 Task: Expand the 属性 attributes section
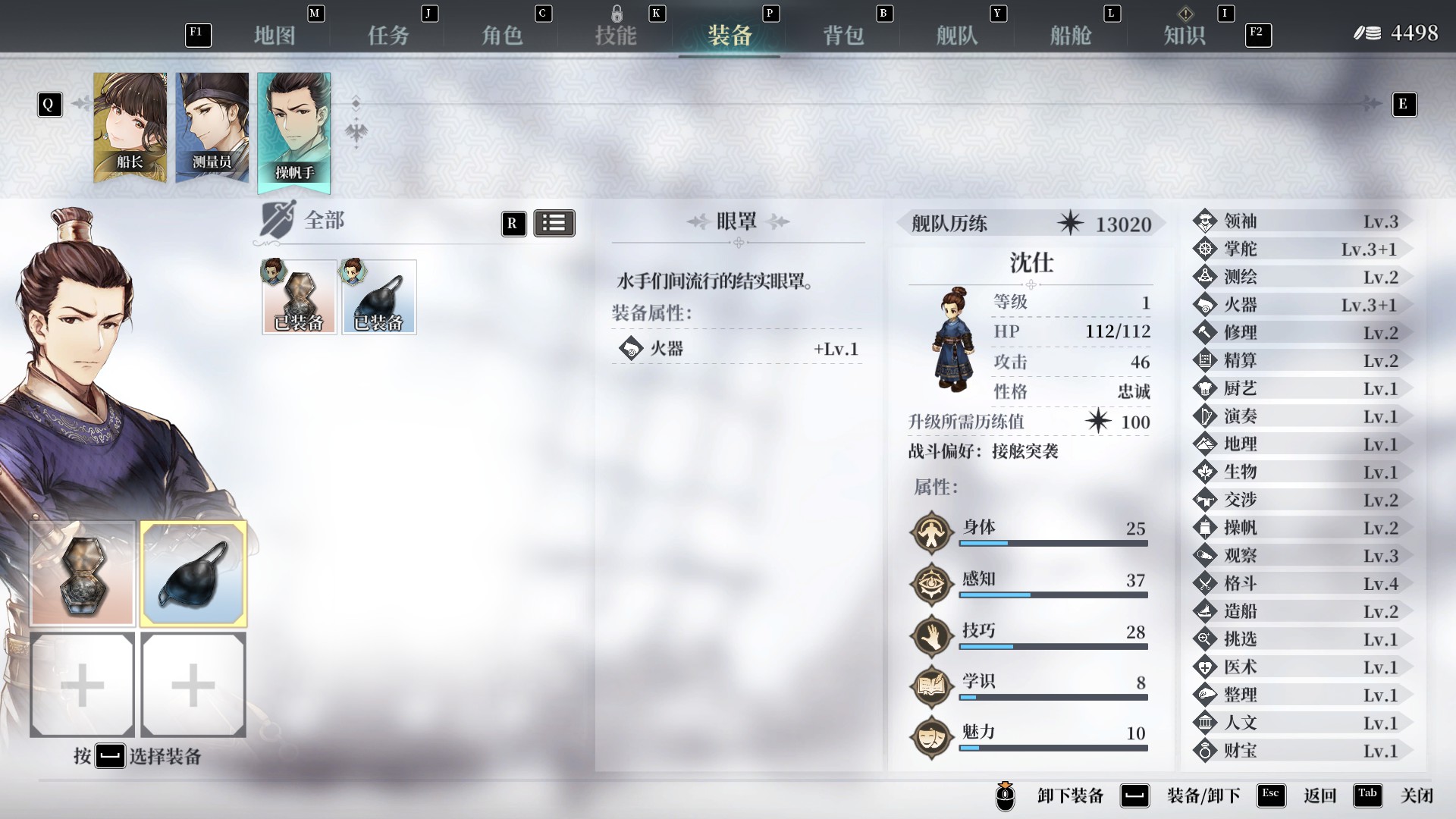pos(936,490)
